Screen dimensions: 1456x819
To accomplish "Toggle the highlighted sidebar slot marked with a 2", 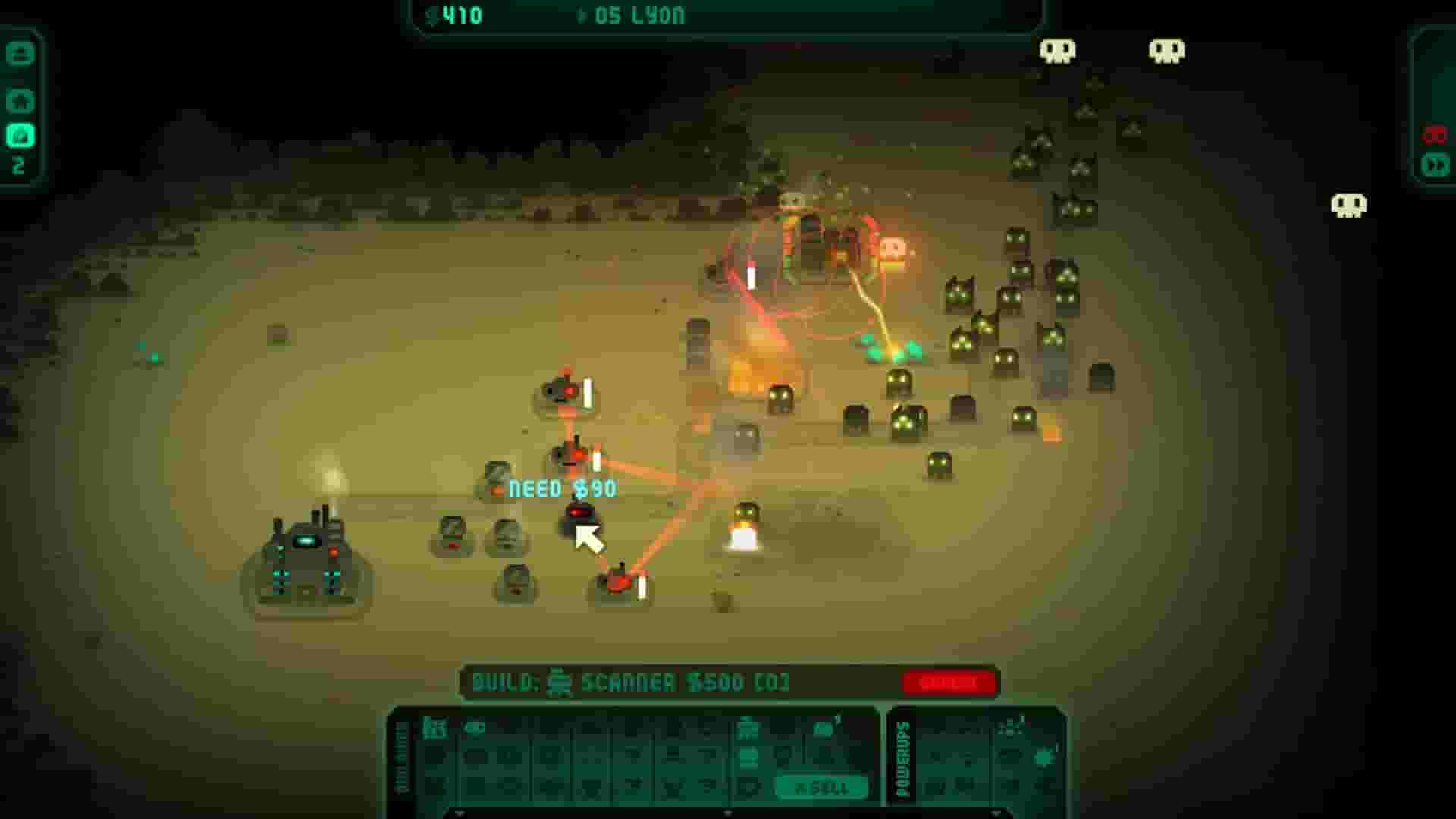I will (21, 135).
